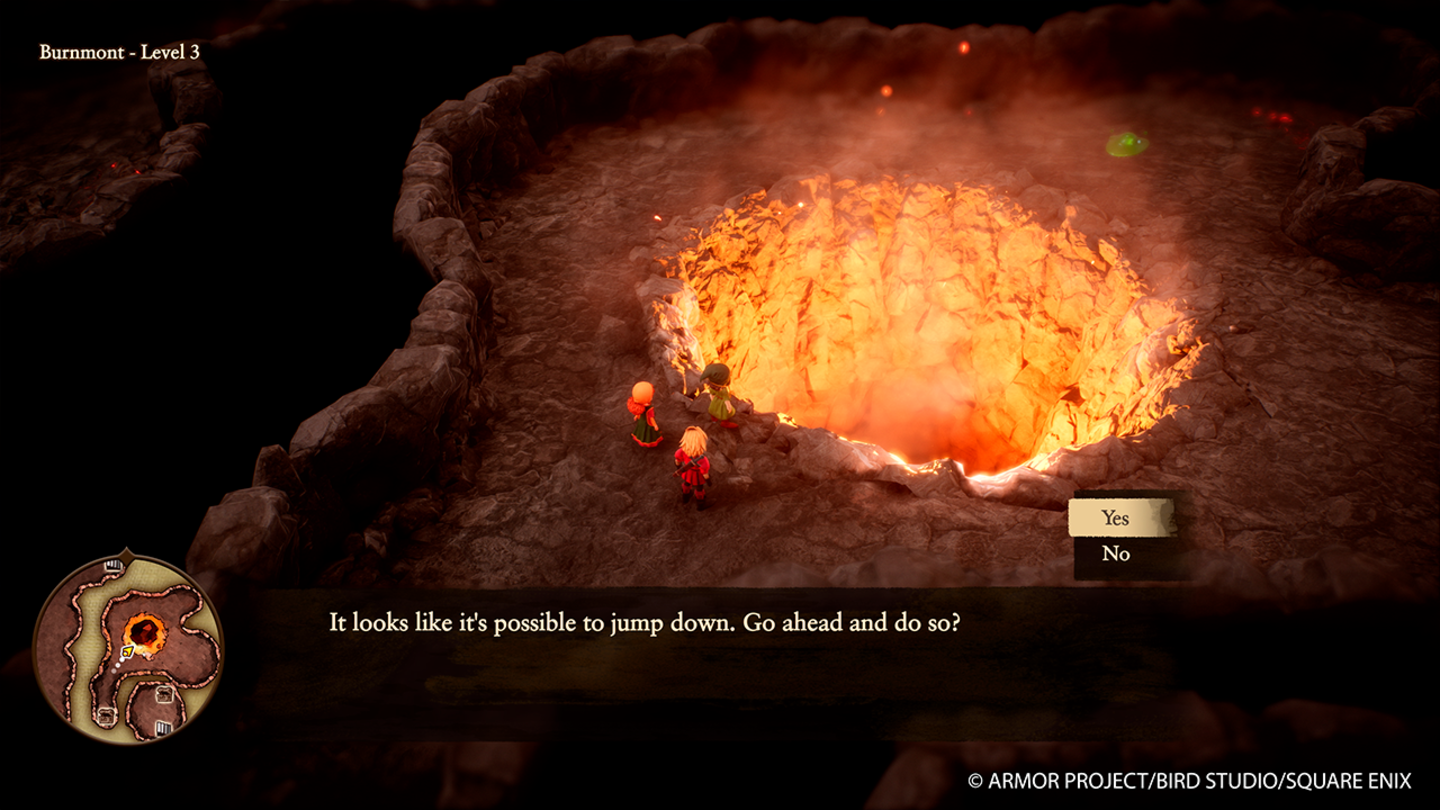Screen dimensions: 1440x810
Task: Select the highlighted Yes option
Action: click(1117, 518)
